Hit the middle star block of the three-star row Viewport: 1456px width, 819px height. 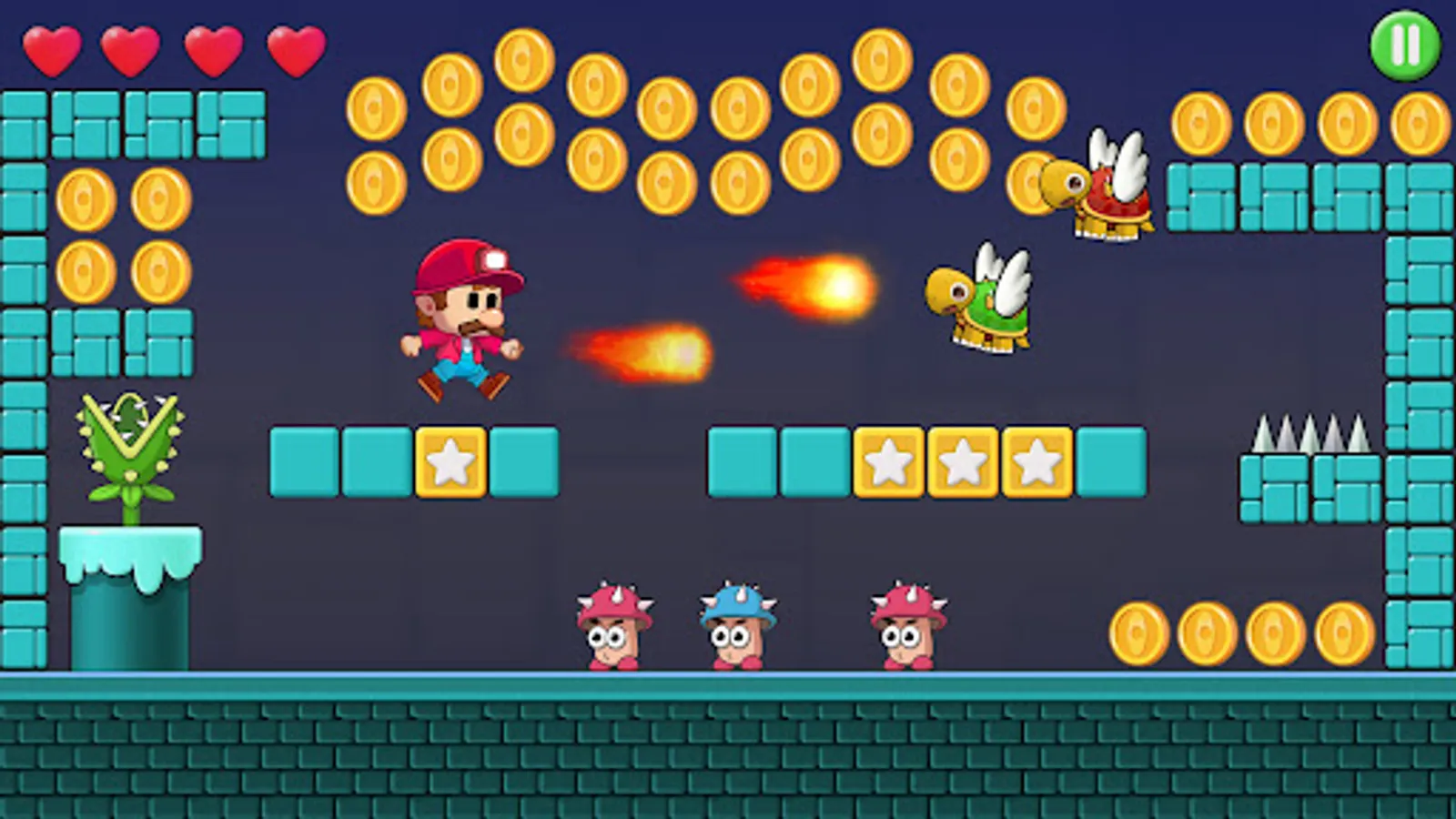coord(962,460)
